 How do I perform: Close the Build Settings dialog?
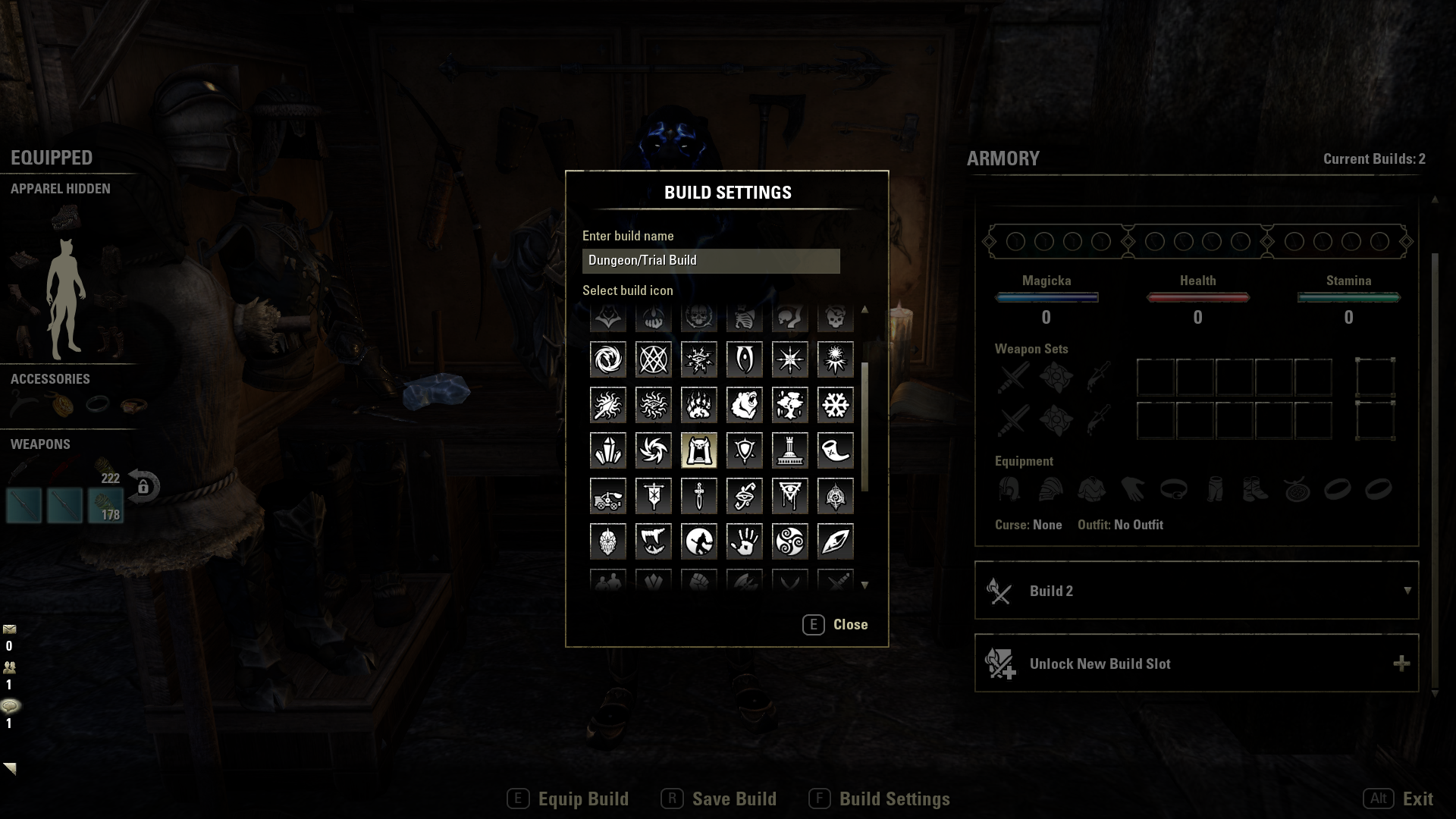(835, 625)
